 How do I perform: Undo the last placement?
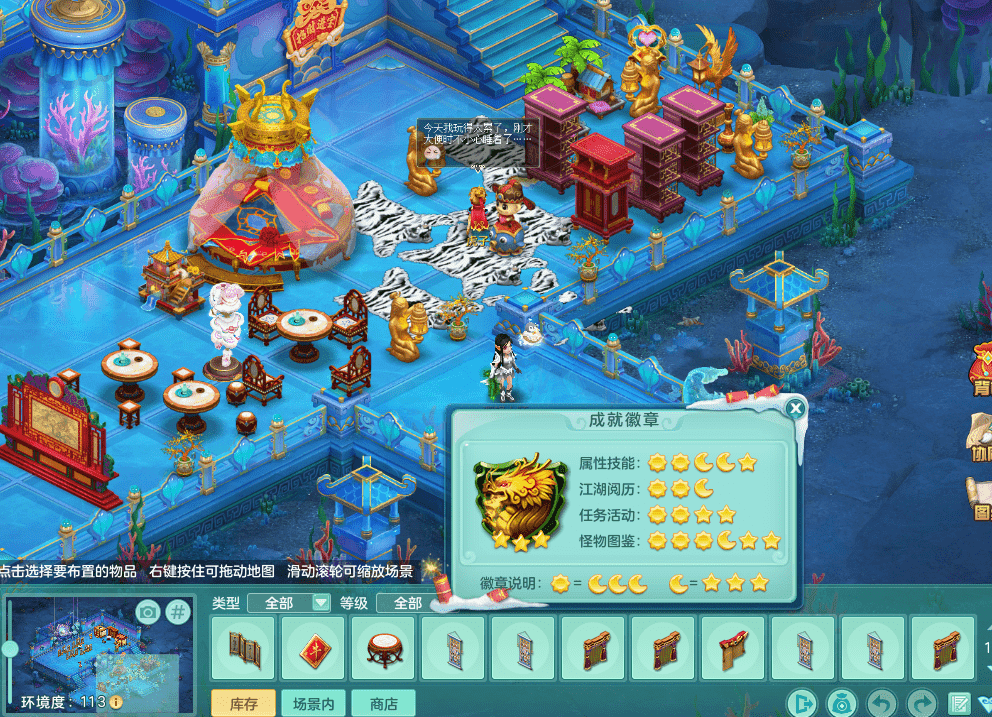click(x=880, y=702)
